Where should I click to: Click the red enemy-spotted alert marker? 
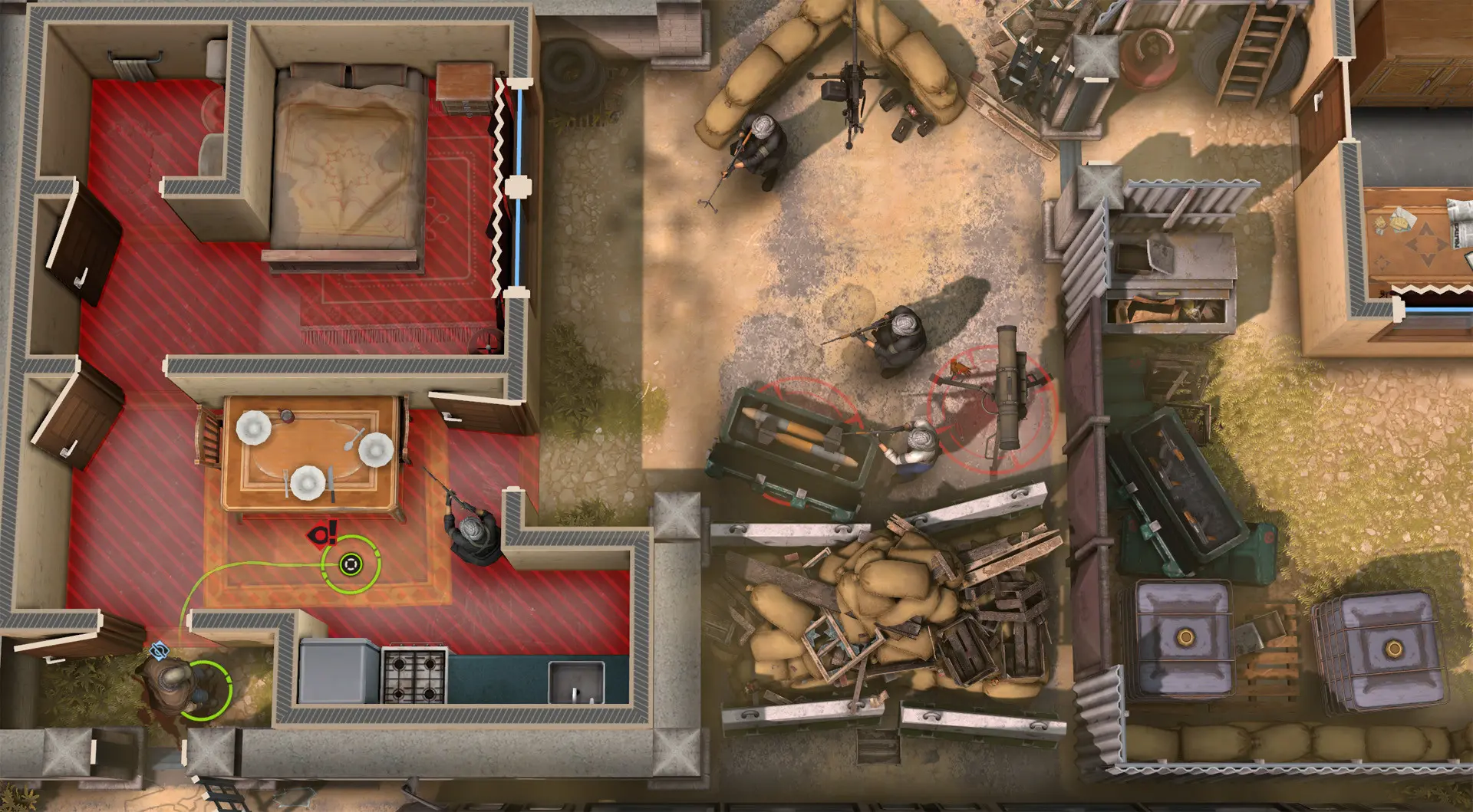tap(323, 534)
